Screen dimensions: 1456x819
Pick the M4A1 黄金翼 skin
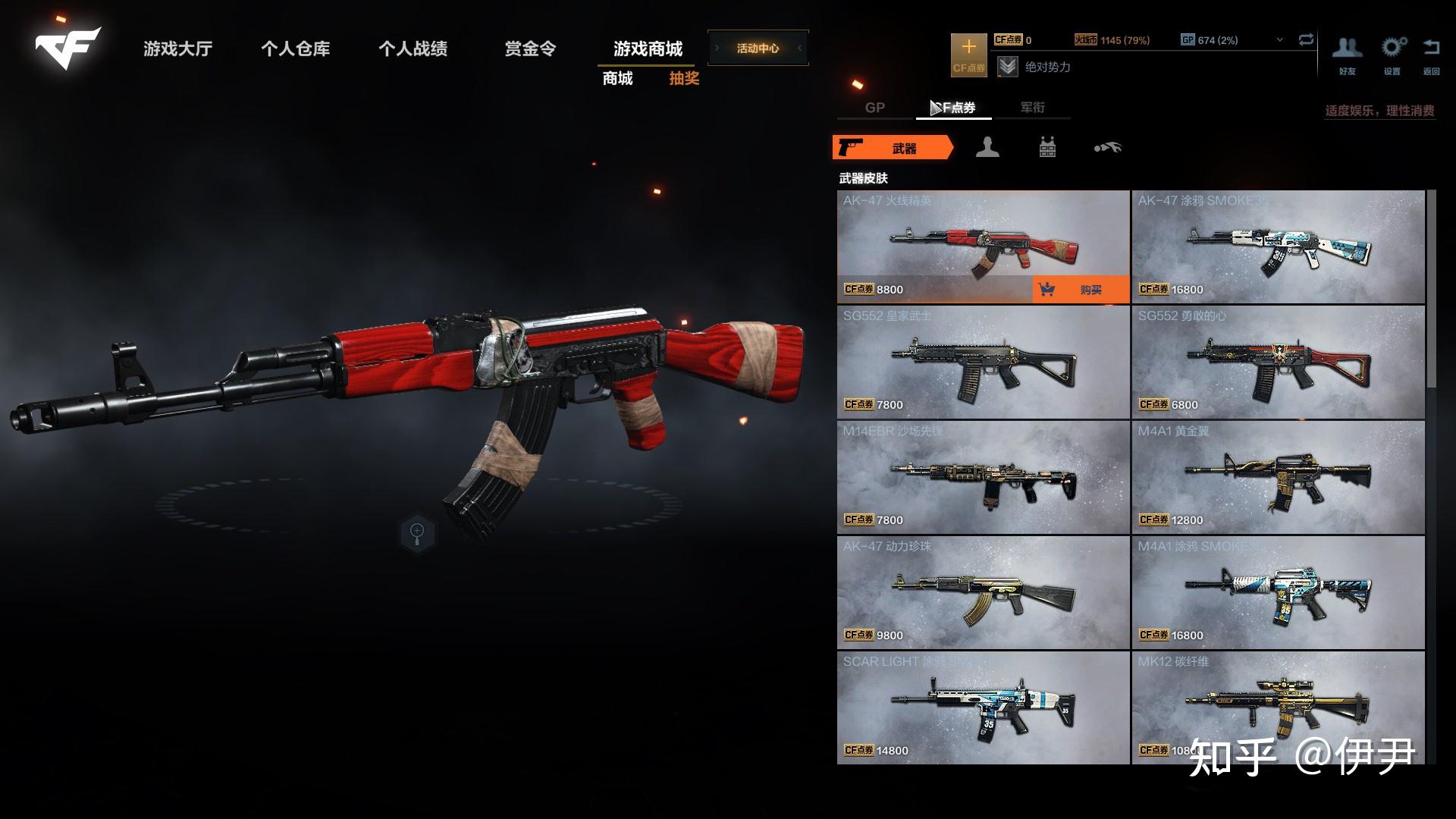[x=1278, y=478]
